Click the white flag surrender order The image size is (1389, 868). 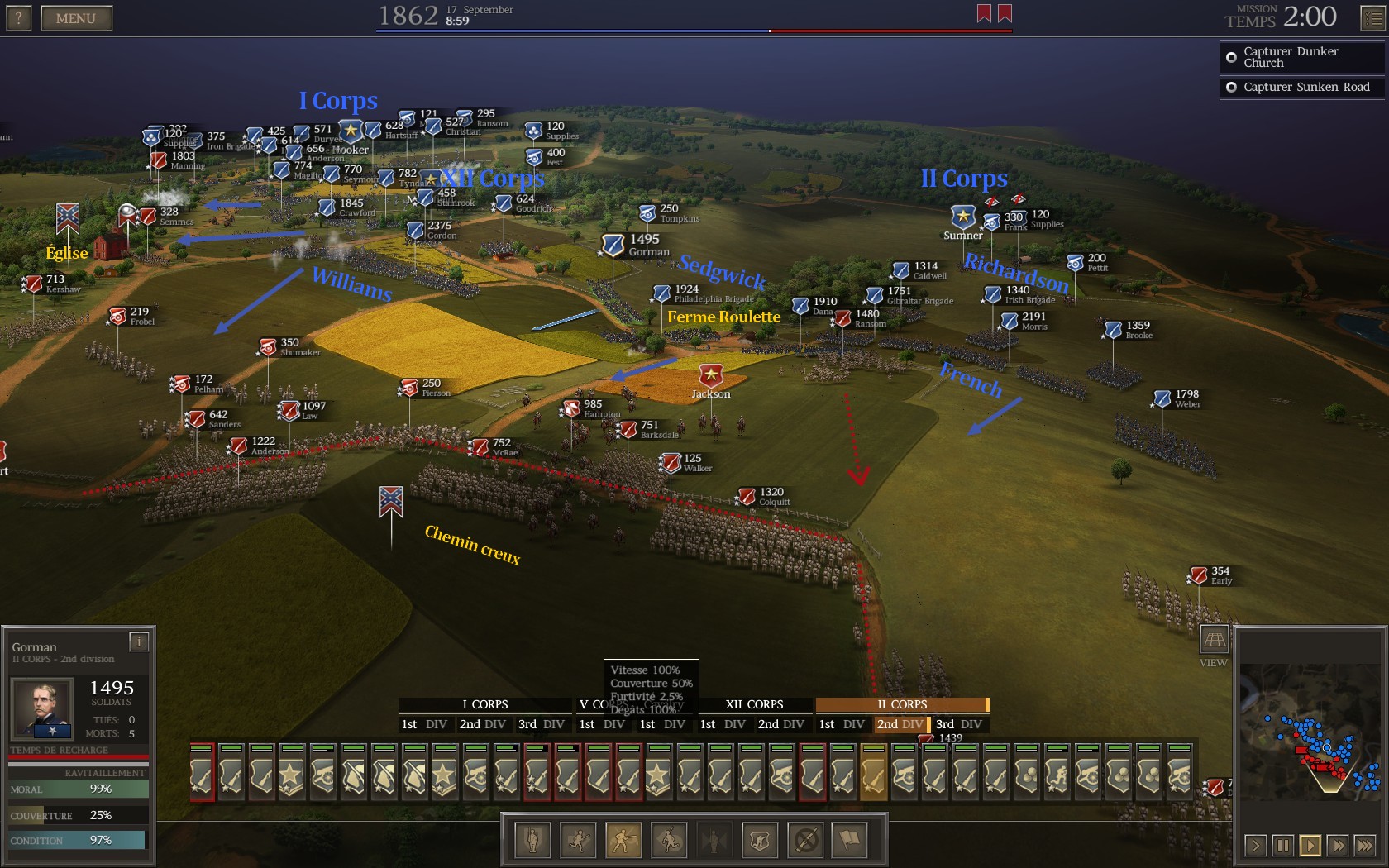pyautogui.click(x=851, y=841)
